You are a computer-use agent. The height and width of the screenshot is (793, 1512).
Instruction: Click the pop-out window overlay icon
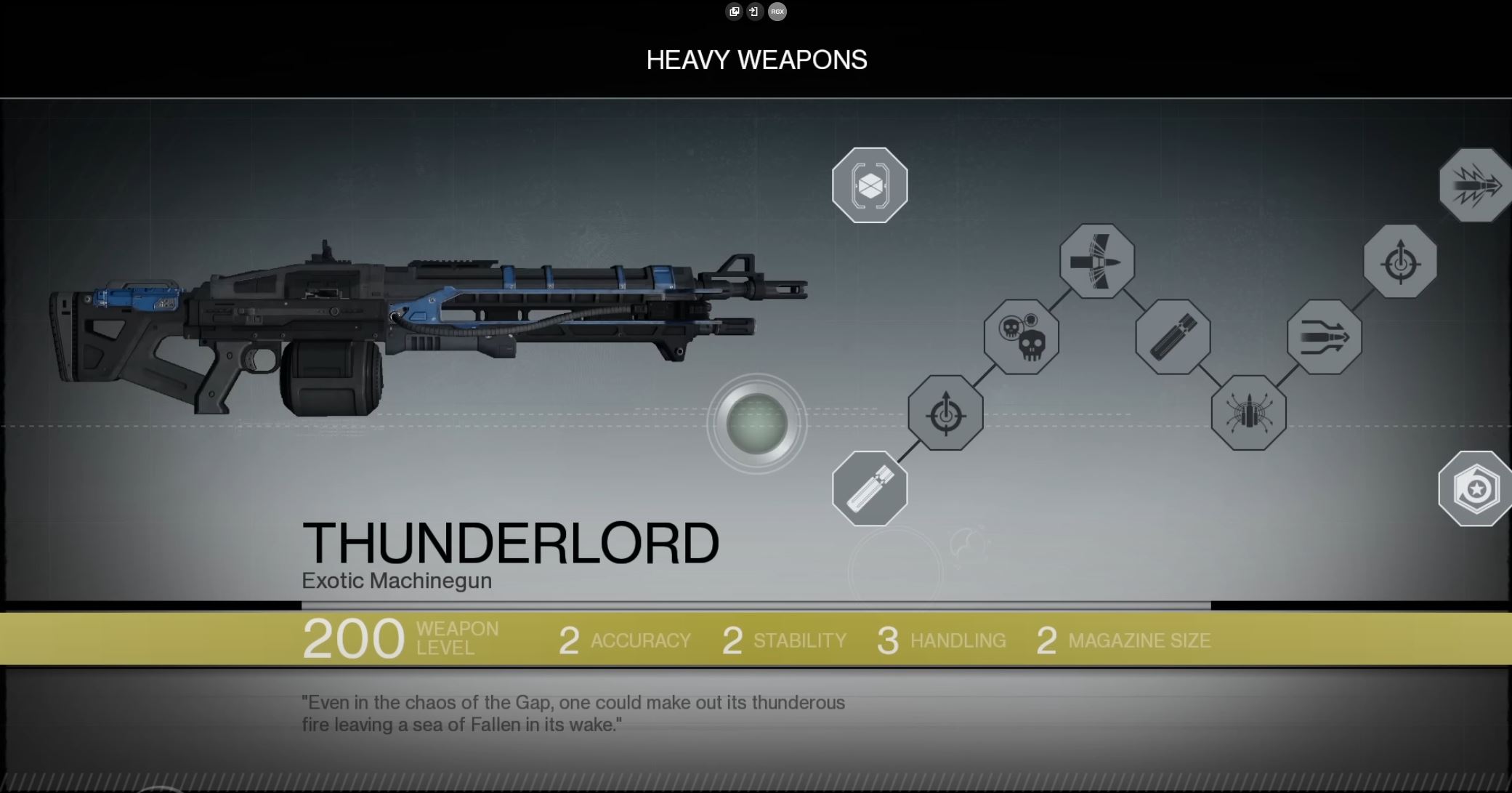(734, 12)
